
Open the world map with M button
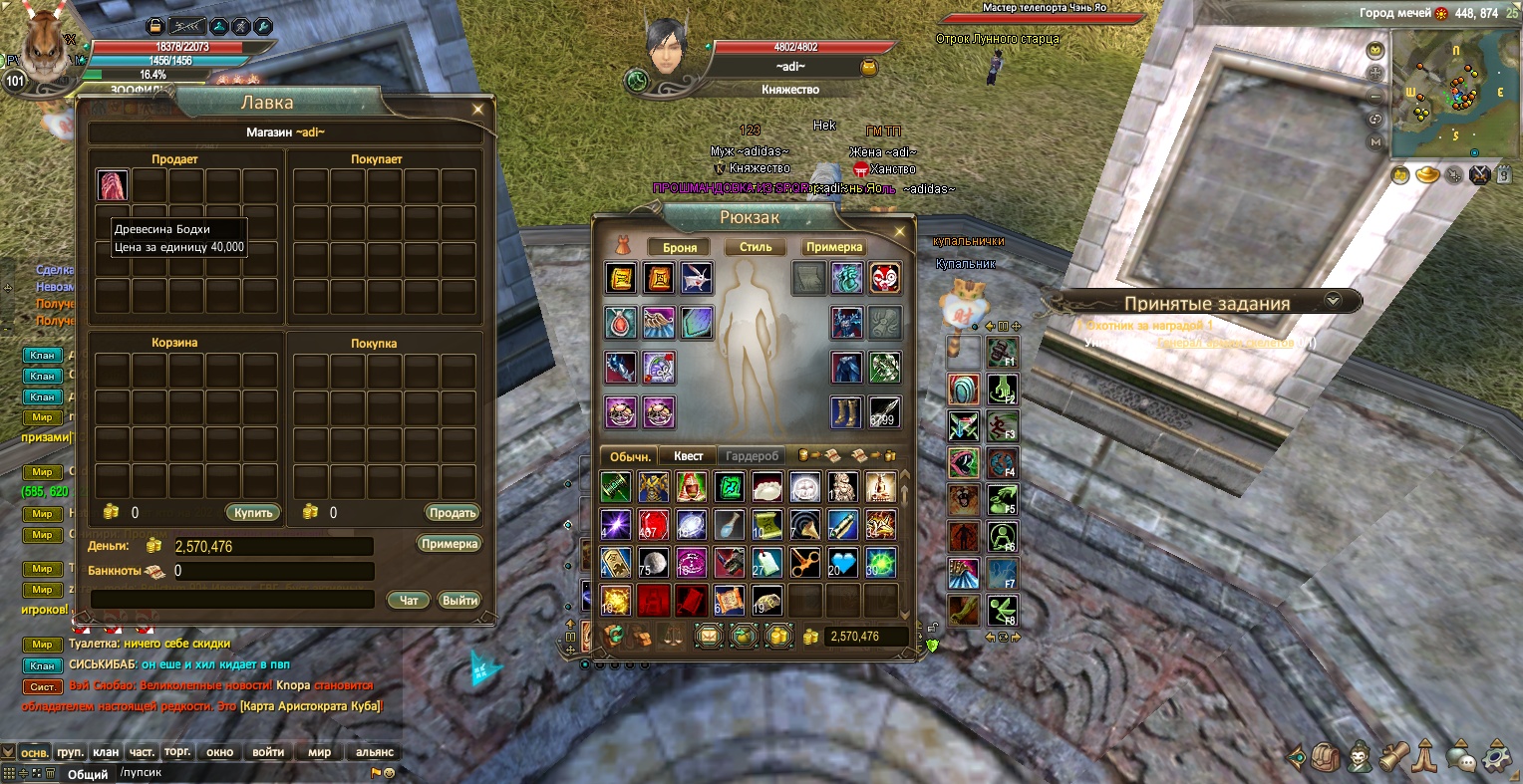1375,142
